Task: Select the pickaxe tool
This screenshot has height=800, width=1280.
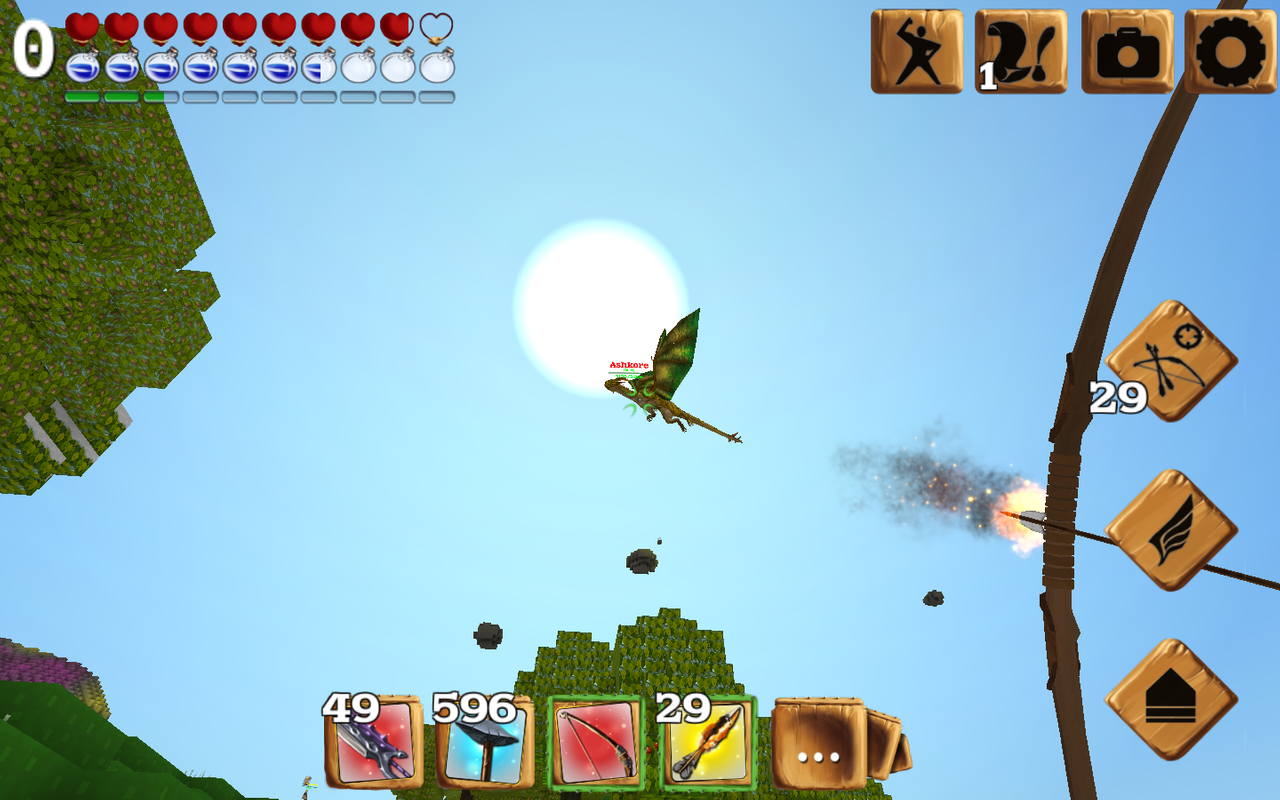Action: pyautogui.click(x=485, y=745)
